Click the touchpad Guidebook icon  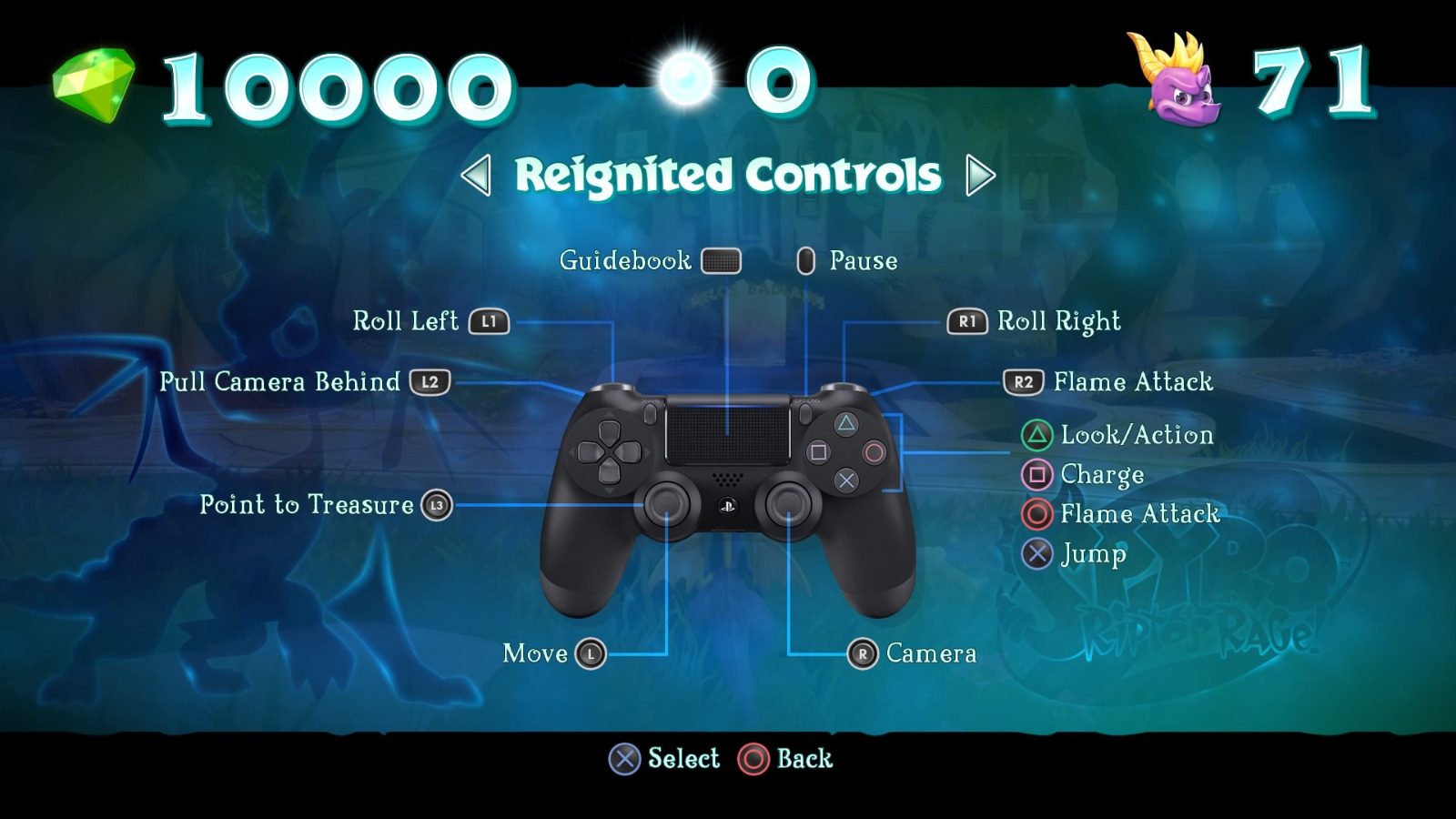[721, 261]
